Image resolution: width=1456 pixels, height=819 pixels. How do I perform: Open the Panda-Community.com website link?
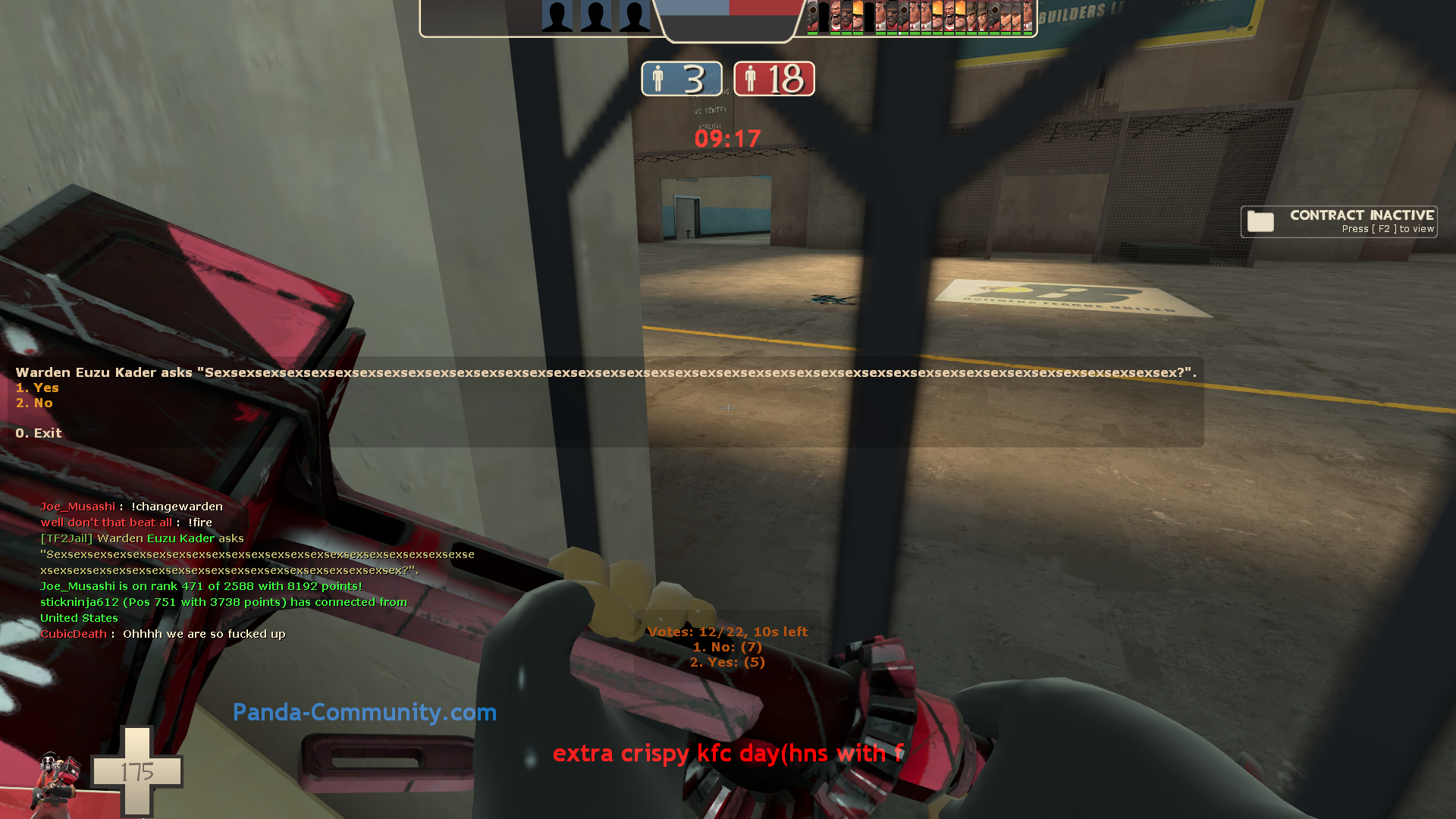[366, 713]
